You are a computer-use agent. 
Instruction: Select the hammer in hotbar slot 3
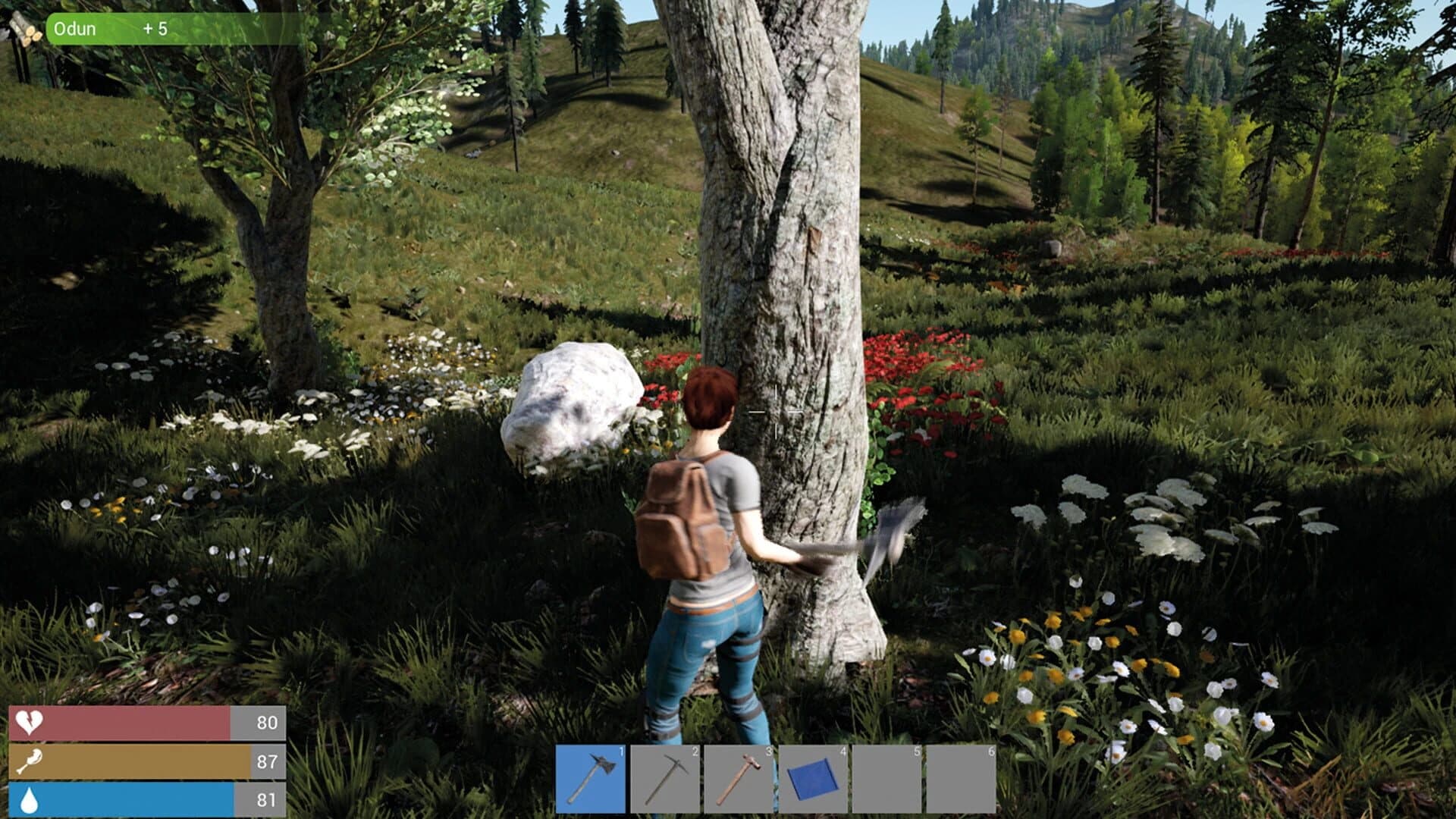(x=739, y=777)
